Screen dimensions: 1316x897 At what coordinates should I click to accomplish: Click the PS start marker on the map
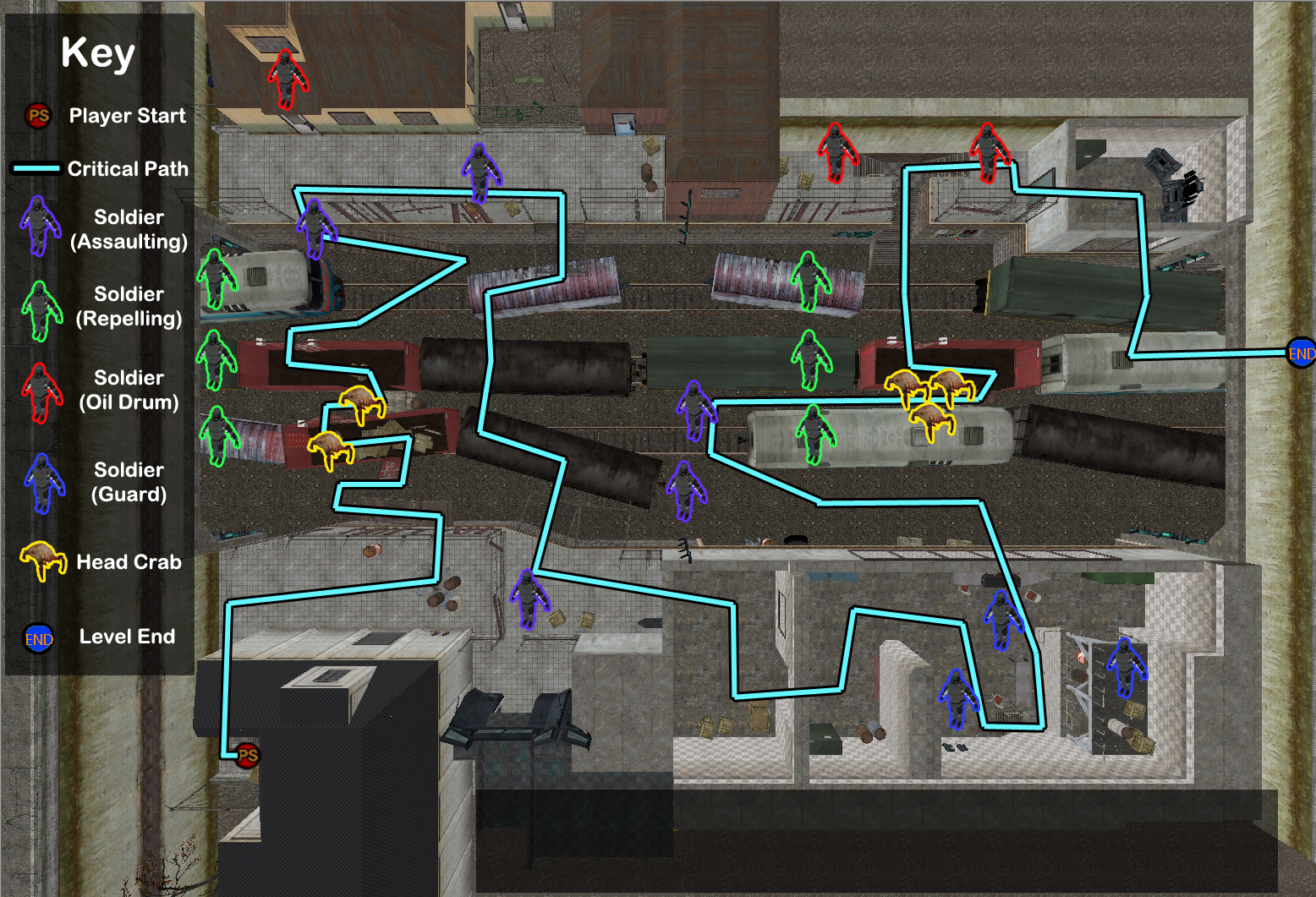pyautogui.click(x=247, y=755)
